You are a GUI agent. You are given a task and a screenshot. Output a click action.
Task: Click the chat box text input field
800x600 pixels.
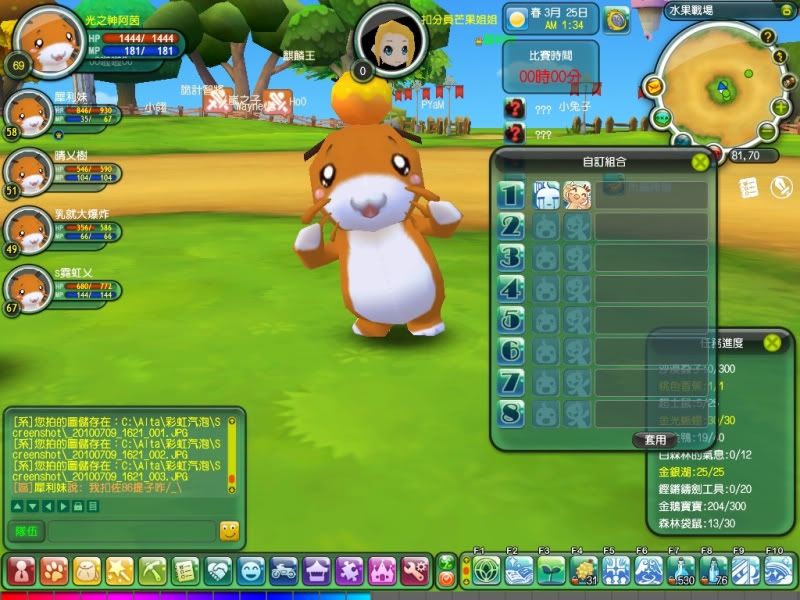131,531
